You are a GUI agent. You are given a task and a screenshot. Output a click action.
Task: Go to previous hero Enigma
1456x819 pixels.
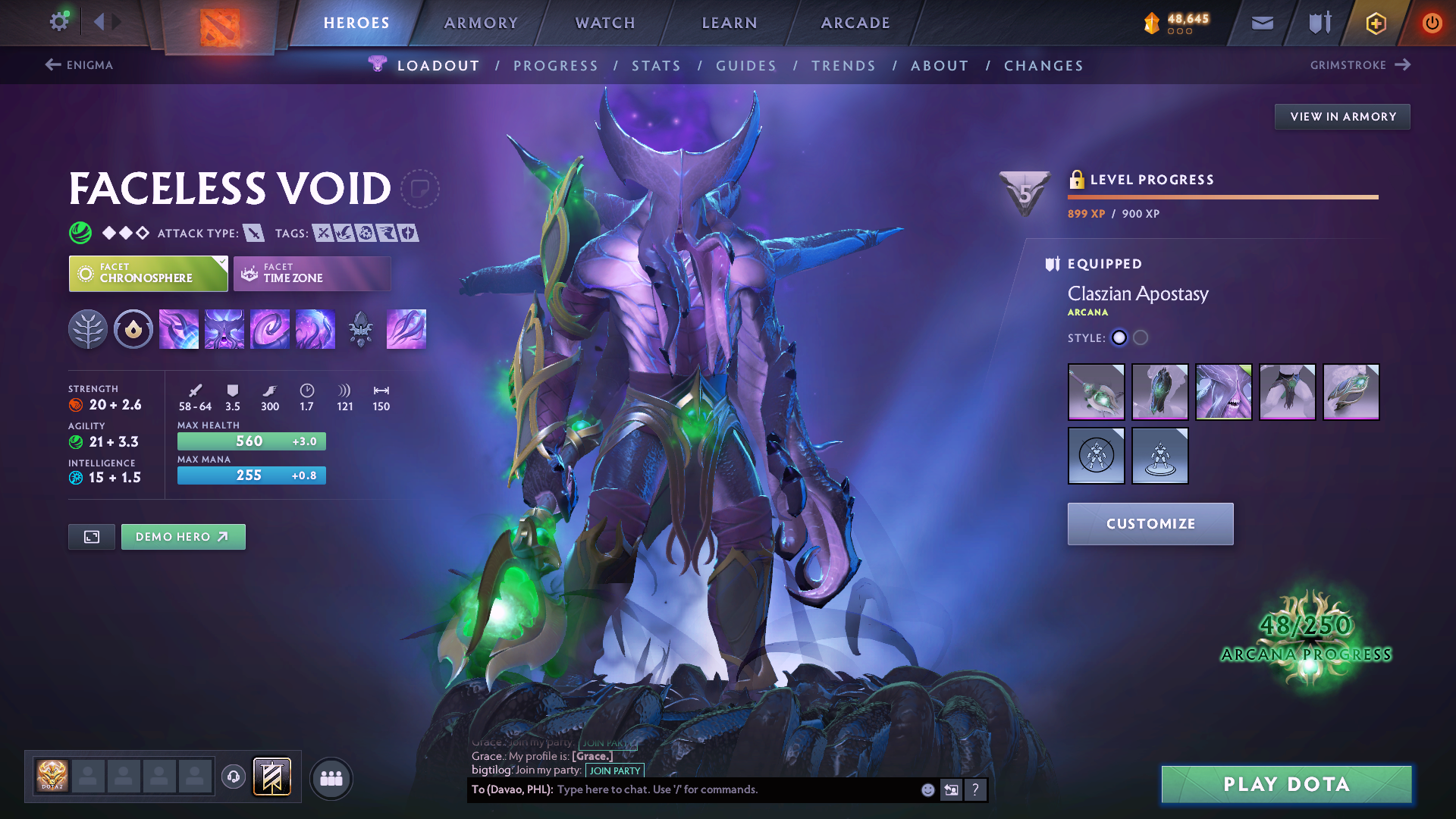[80, 65]
